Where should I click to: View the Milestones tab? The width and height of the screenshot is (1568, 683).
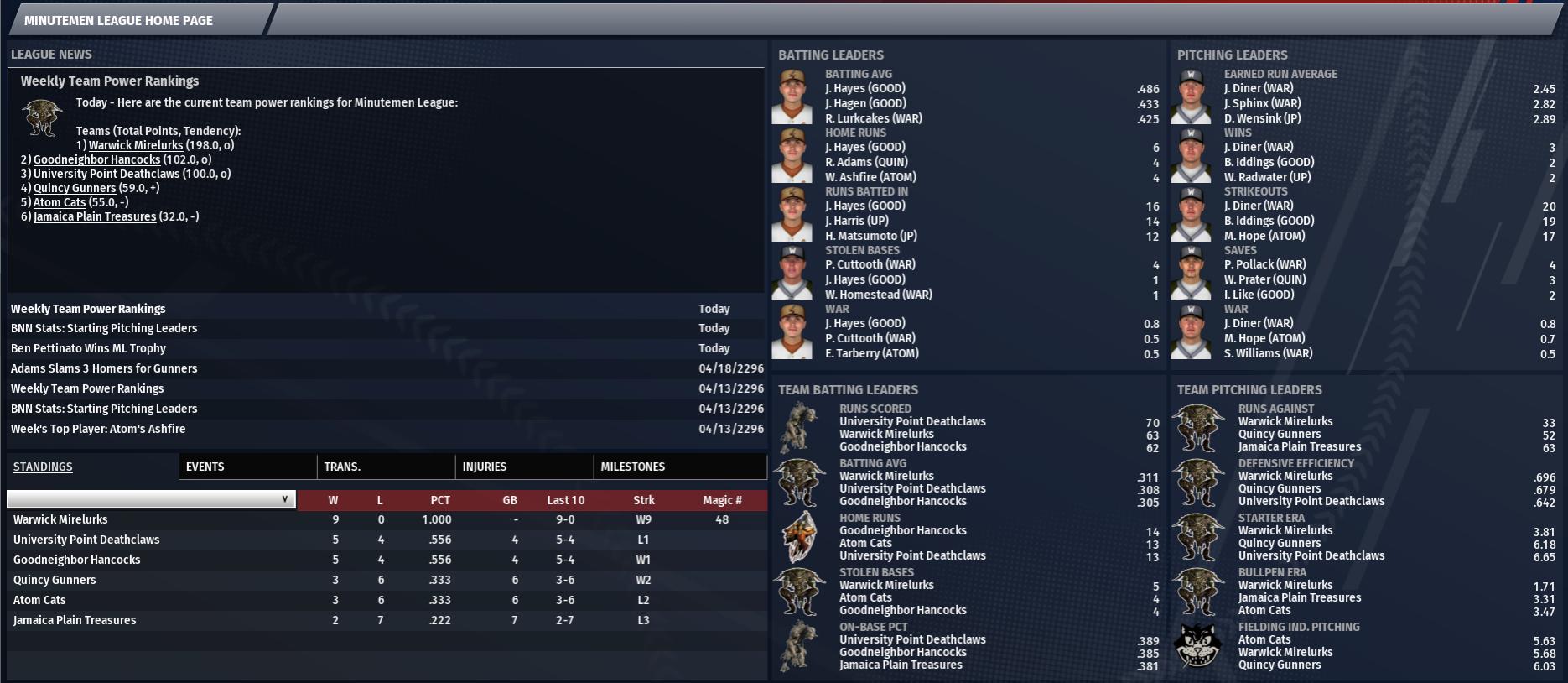[x=633, y=467]
